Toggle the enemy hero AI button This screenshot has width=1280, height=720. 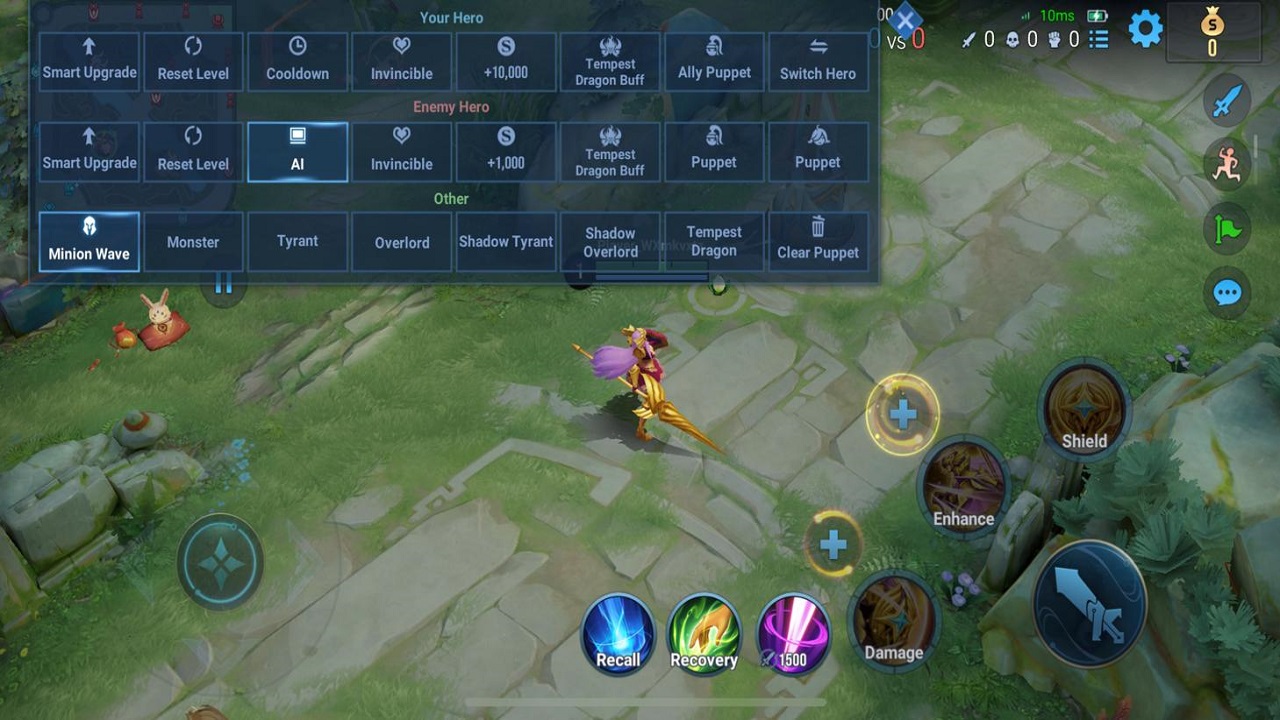click(297, 152)
